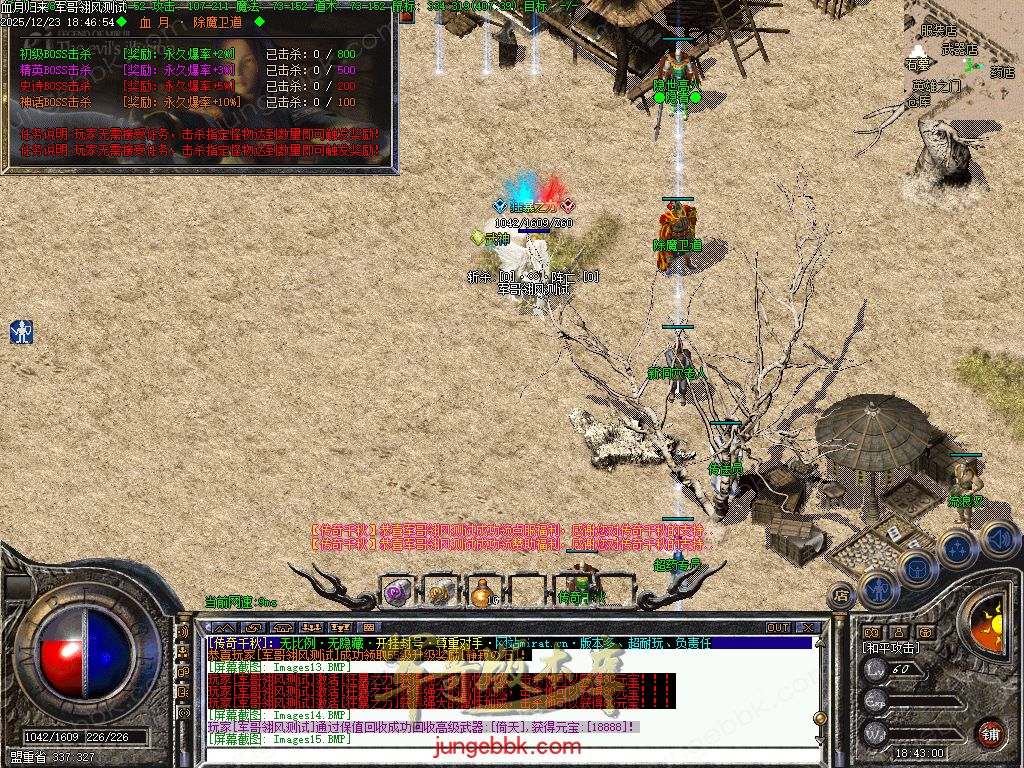Click the minimap in the corner
Image resolution: width=1024 pixels, height=768 pixels.
tap(963, 55)
